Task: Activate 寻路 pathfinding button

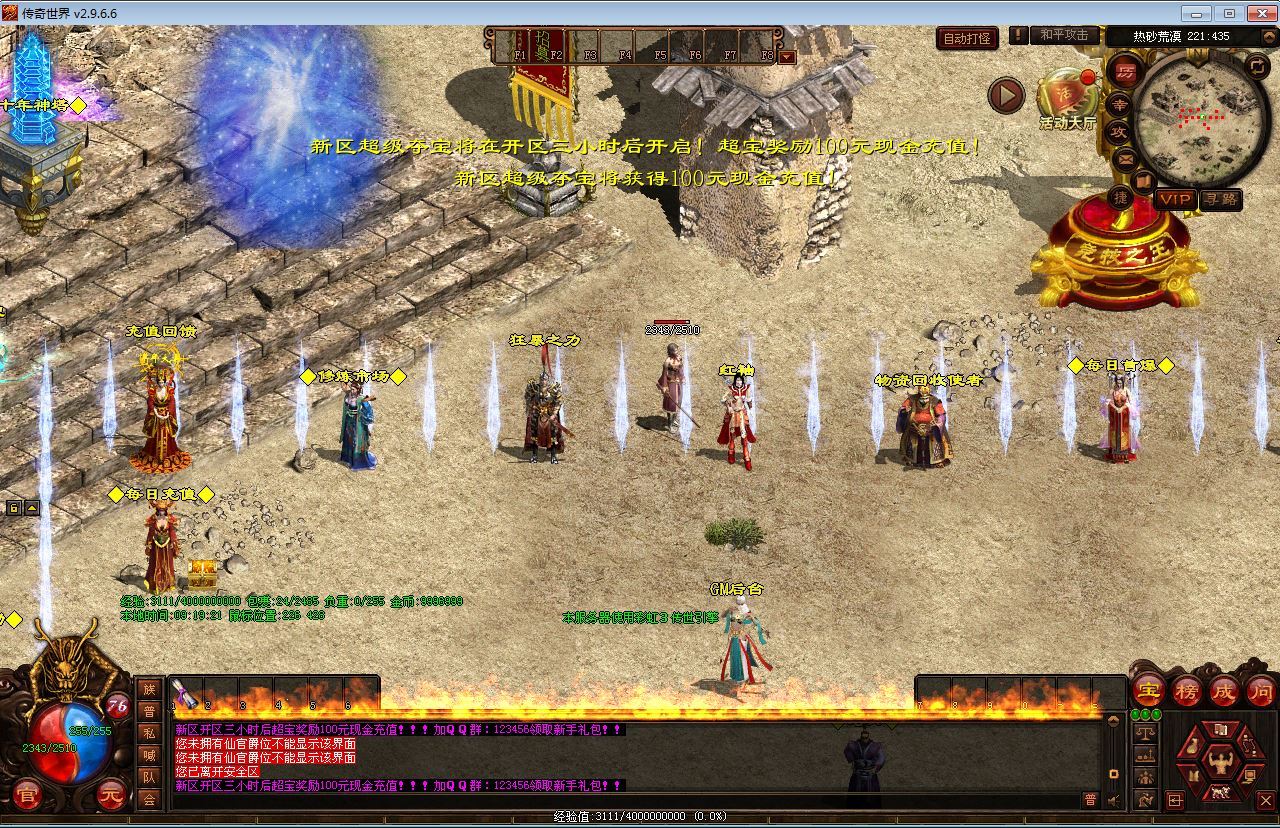Action: (x=1220, y=199)
